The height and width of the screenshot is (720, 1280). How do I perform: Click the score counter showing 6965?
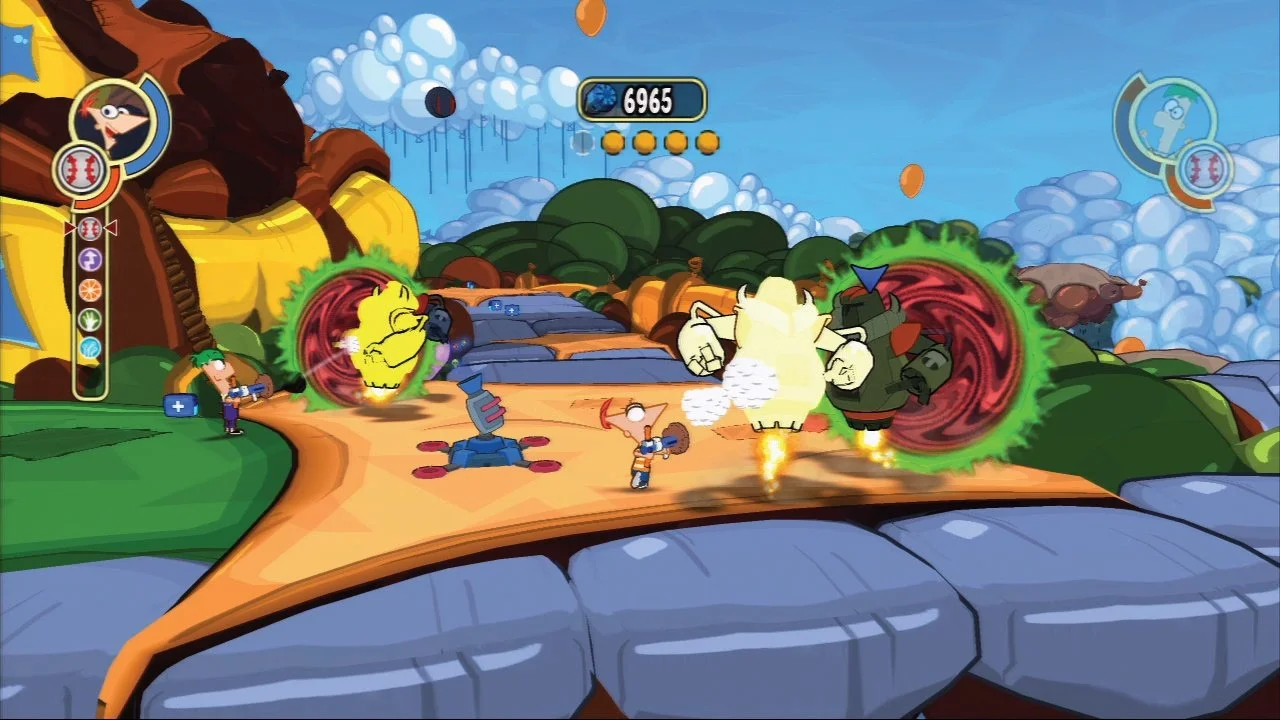point(650,97)
